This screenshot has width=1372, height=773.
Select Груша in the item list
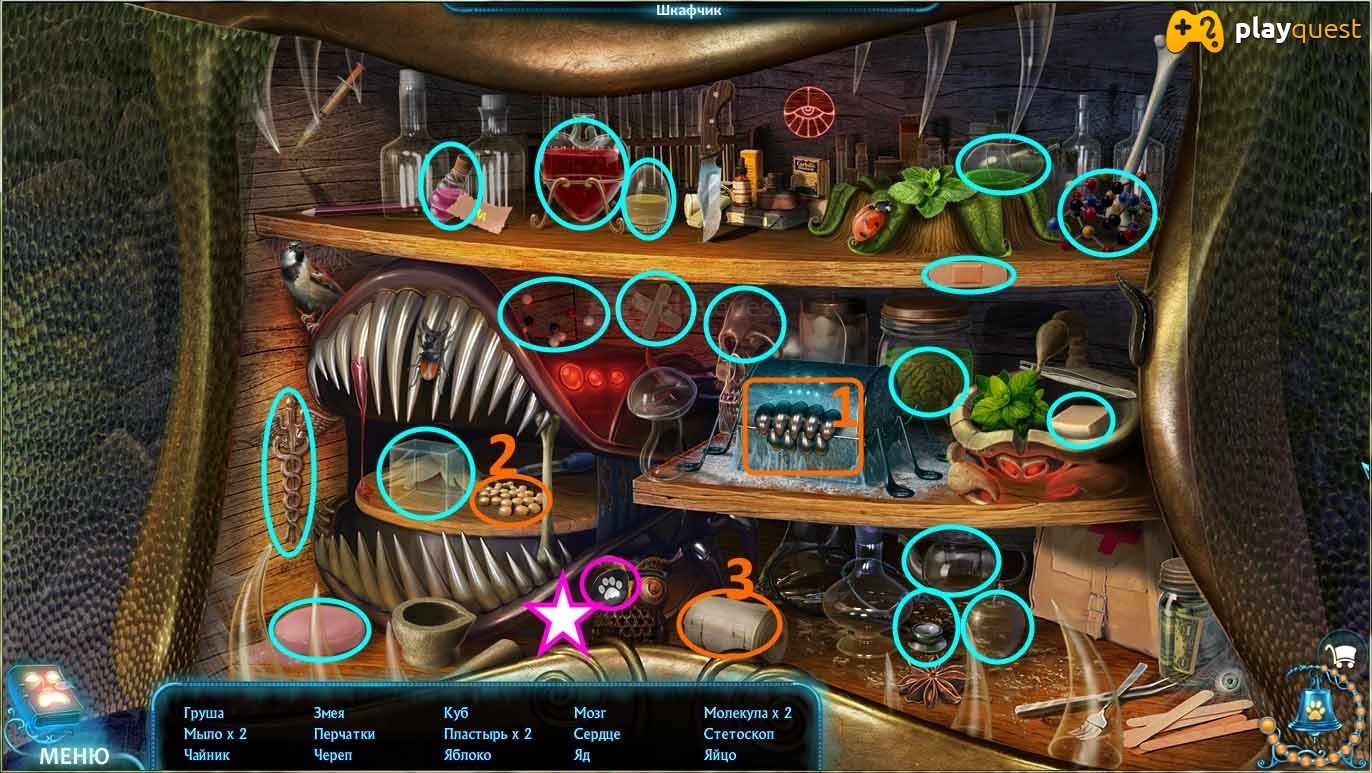tap(204, 713)
